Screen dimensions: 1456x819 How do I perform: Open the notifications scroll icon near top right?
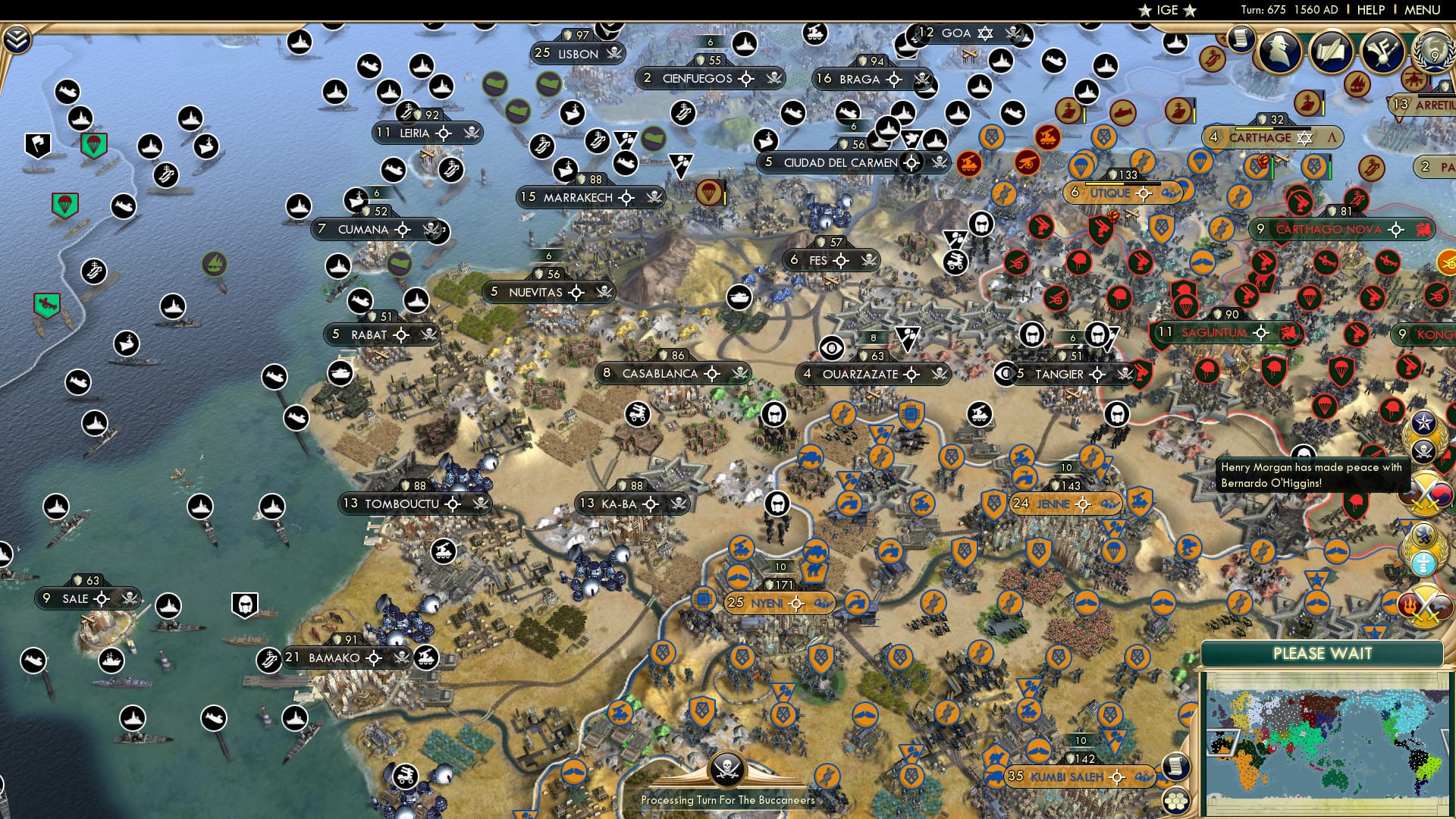[x=1241, y=38]
